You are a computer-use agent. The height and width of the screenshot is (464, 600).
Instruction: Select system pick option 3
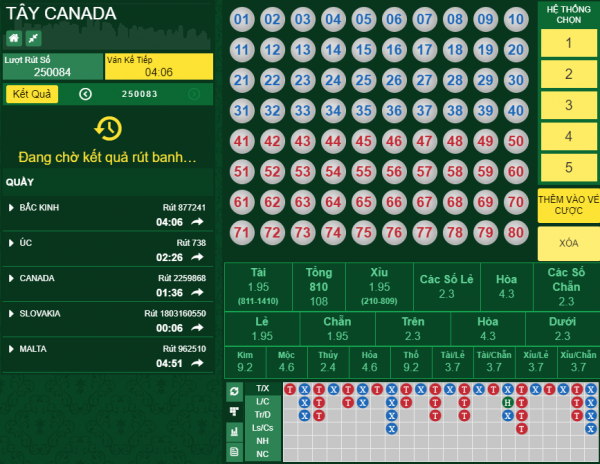point(568,105)
